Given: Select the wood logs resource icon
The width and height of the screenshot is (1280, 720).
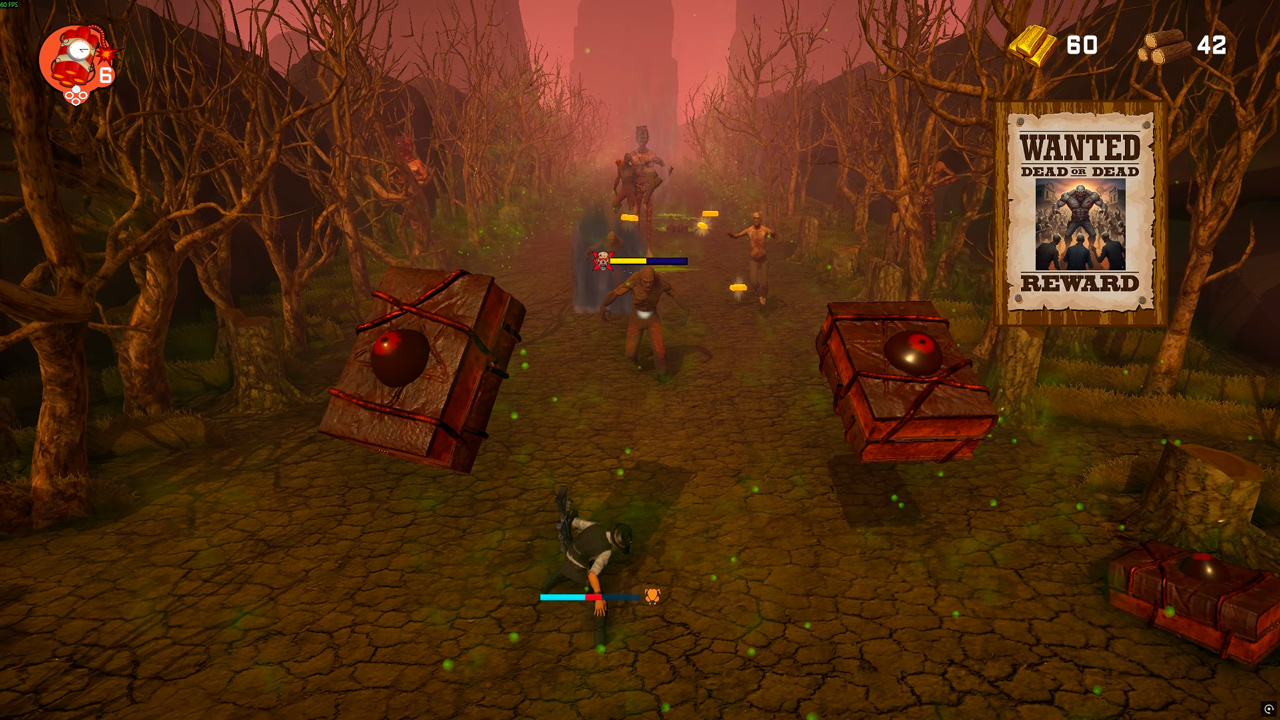Looking at the screenshot, I should (1163, 47).
